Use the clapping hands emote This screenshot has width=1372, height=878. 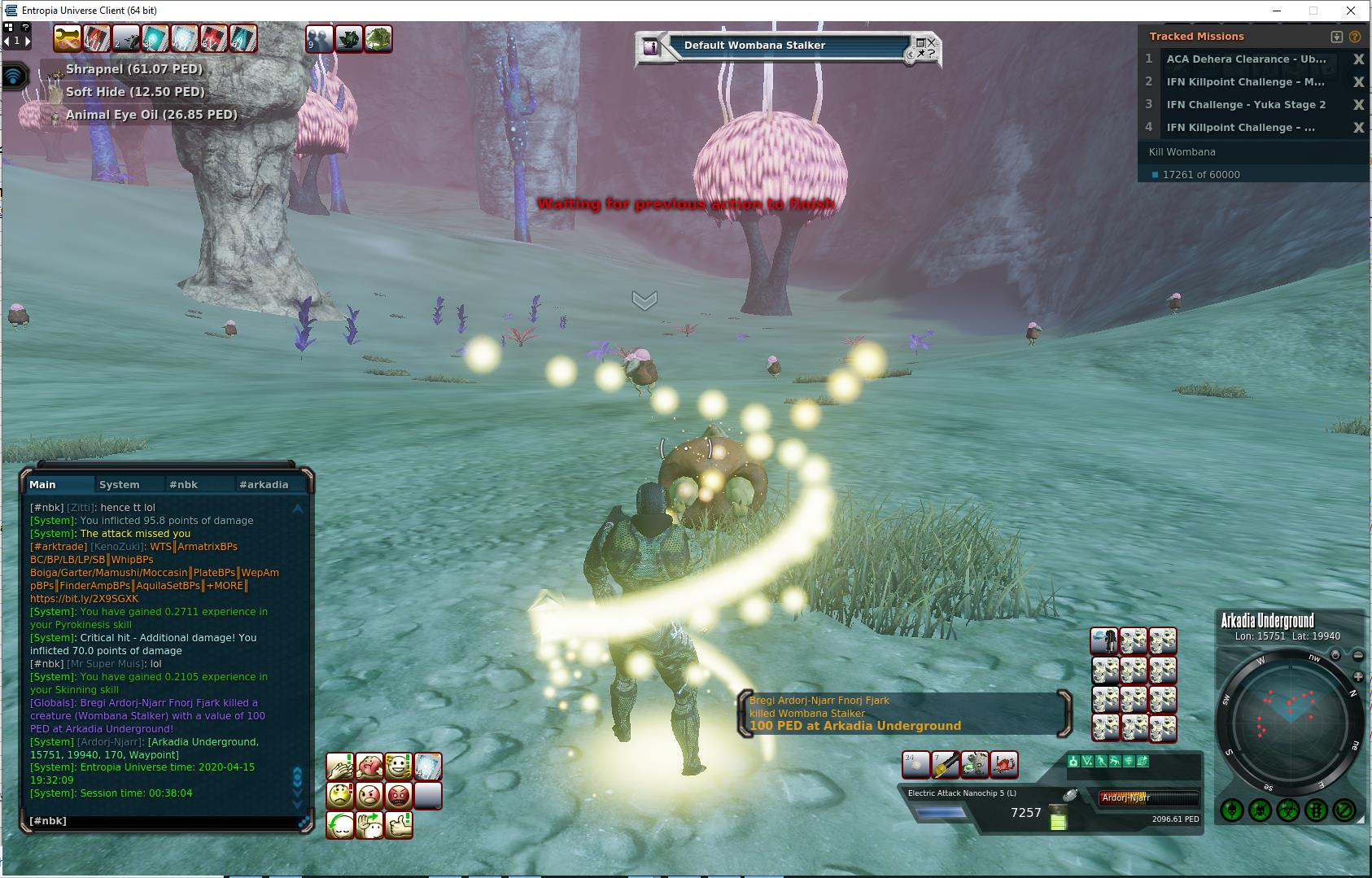click(x=340, y=767)
